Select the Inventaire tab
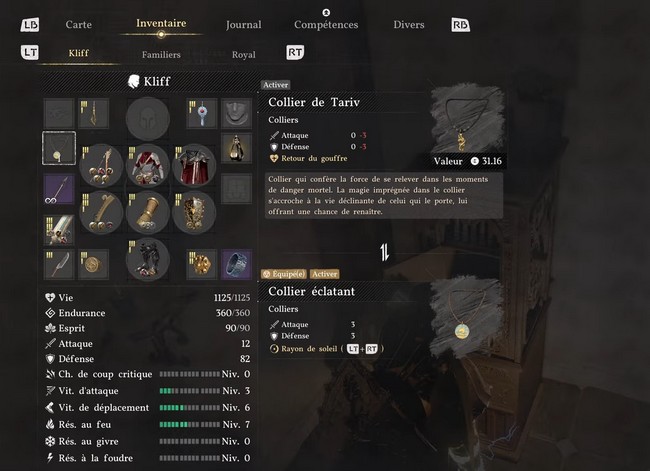The width and height of the screenshot is (650, 471). click(161, 23)
